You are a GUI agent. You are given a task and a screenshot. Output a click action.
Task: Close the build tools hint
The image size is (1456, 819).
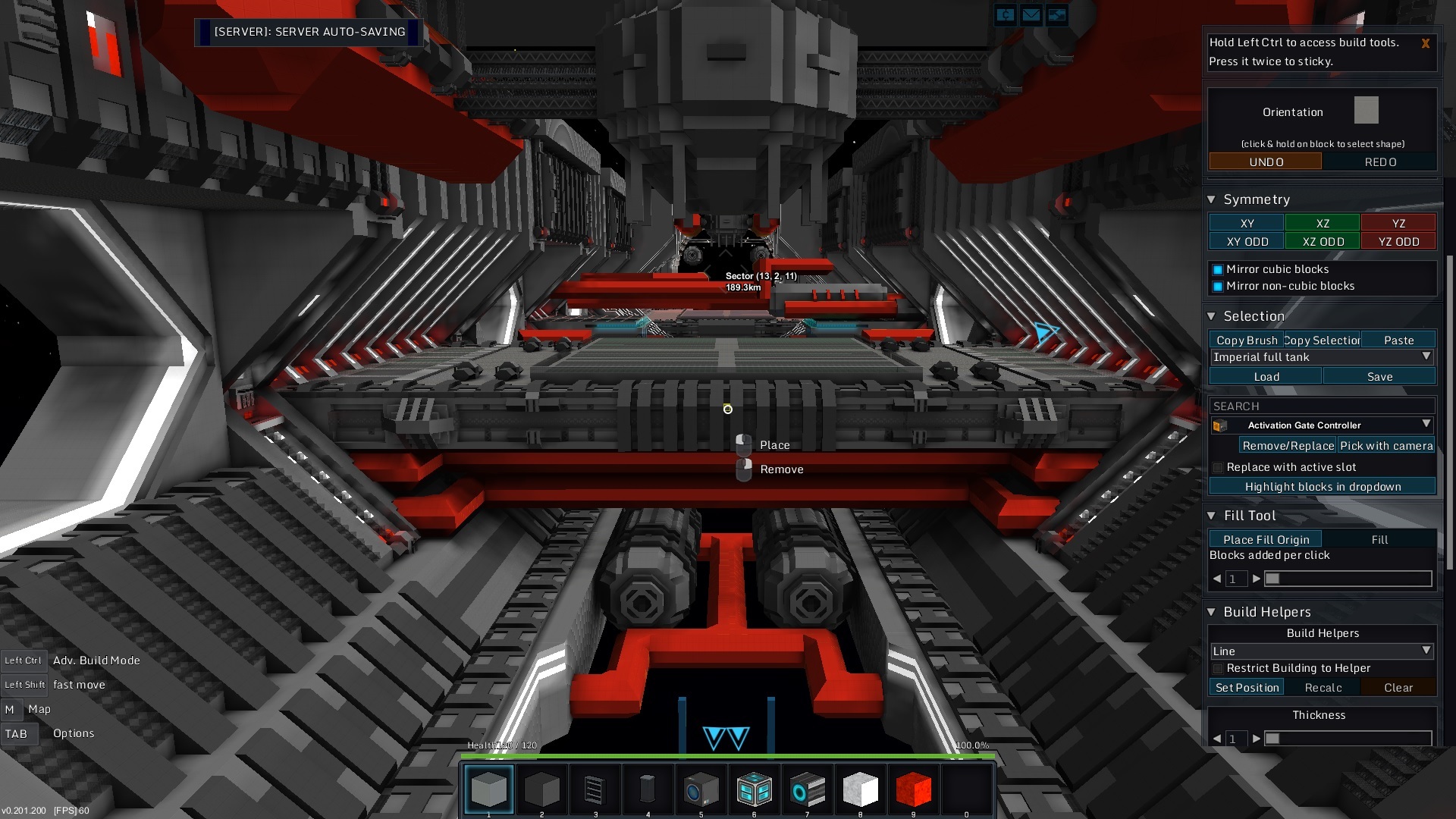pos(1425,43)
